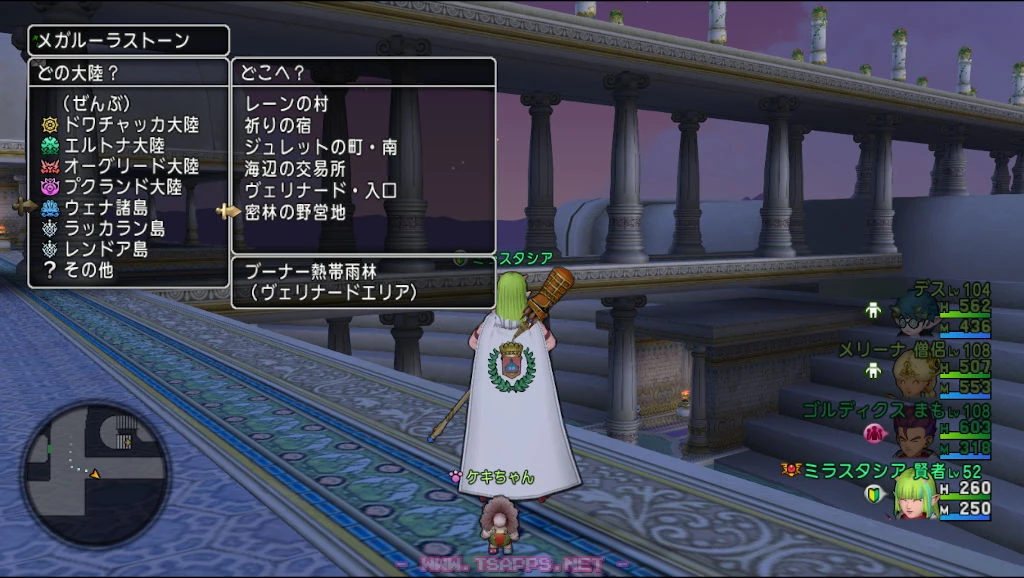The height and width of the screenshot is (578, 1024).
Task: Select party member デス status row
Action: coord(930,308)
